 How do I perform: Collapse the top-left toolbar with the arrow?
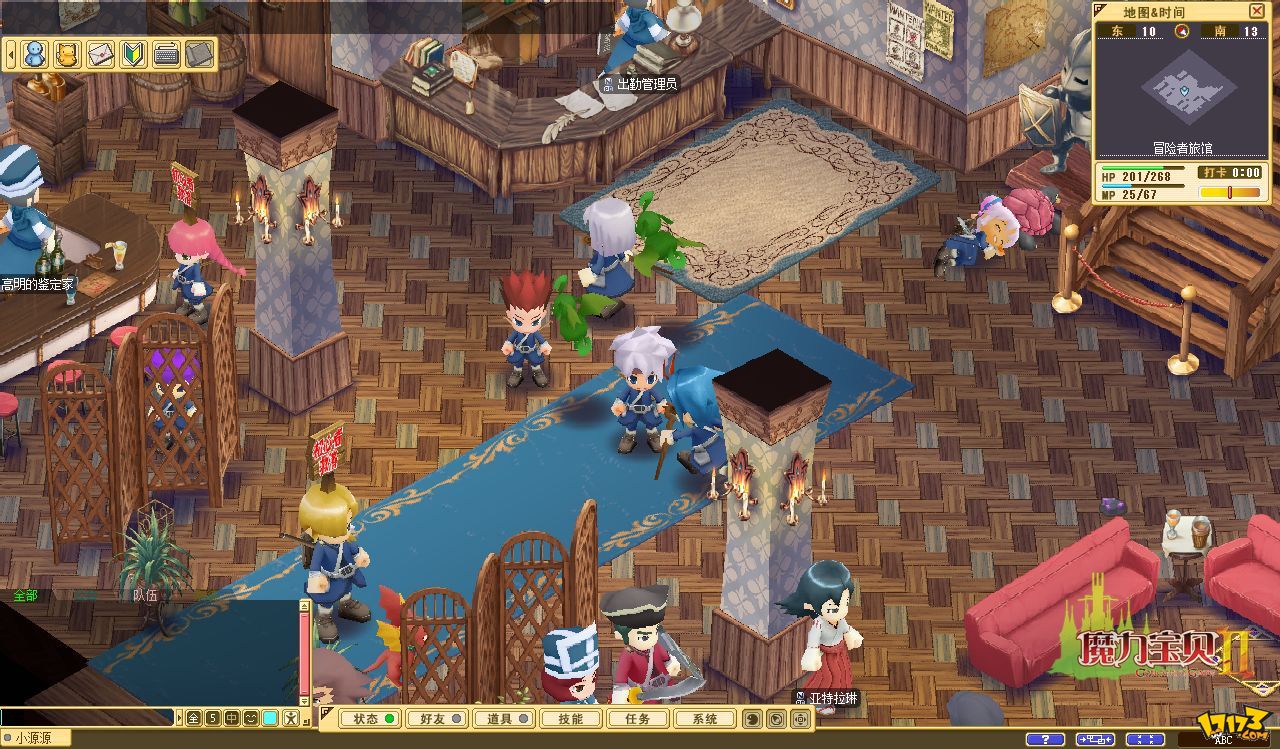pos(11,53)
